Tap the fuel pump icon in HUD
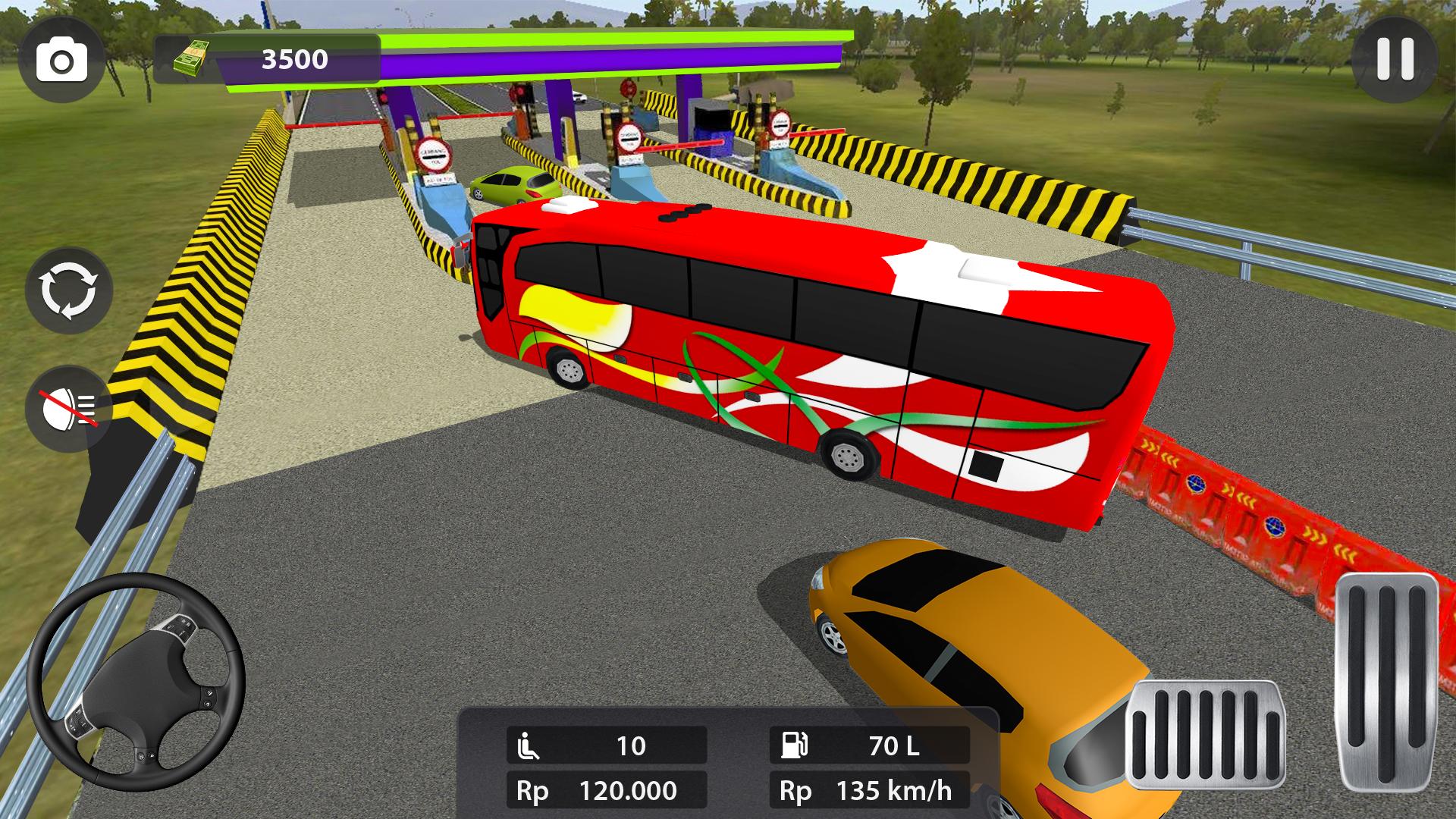Screen dimensions: 1456x819 pos(793,746)
